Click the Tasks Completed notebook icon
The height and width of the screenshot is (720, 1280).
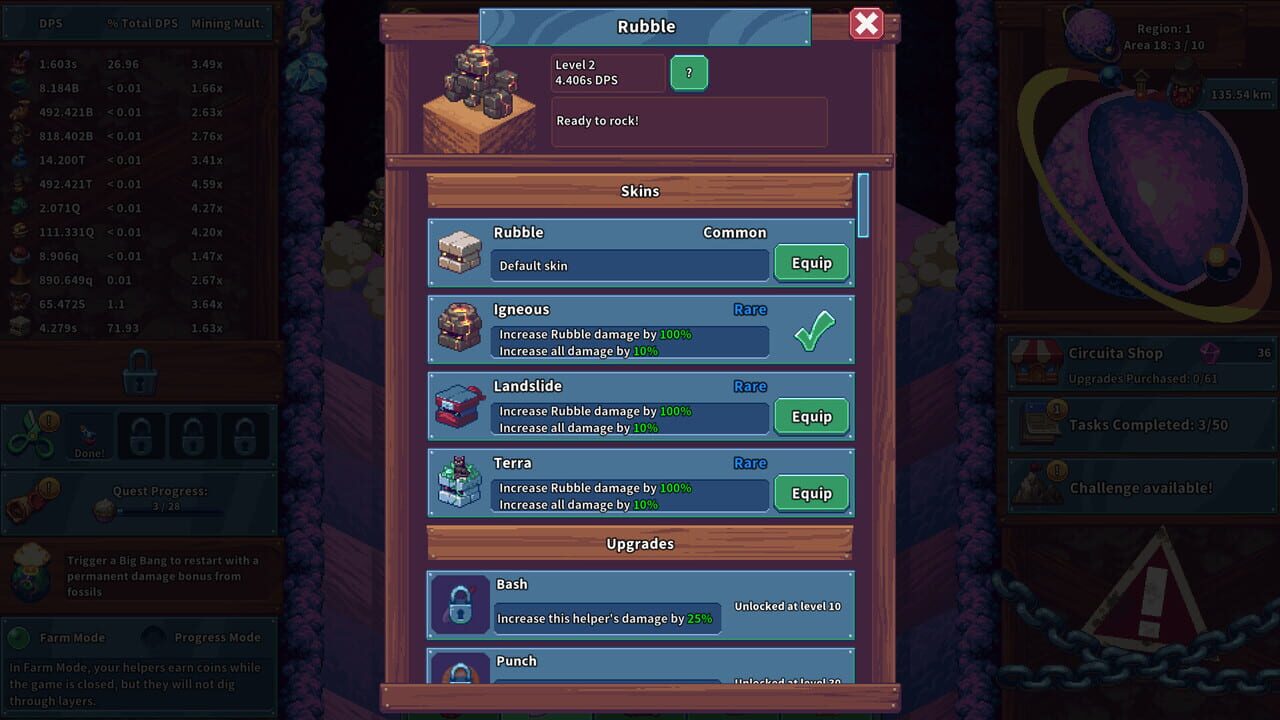coord(1040,424)
